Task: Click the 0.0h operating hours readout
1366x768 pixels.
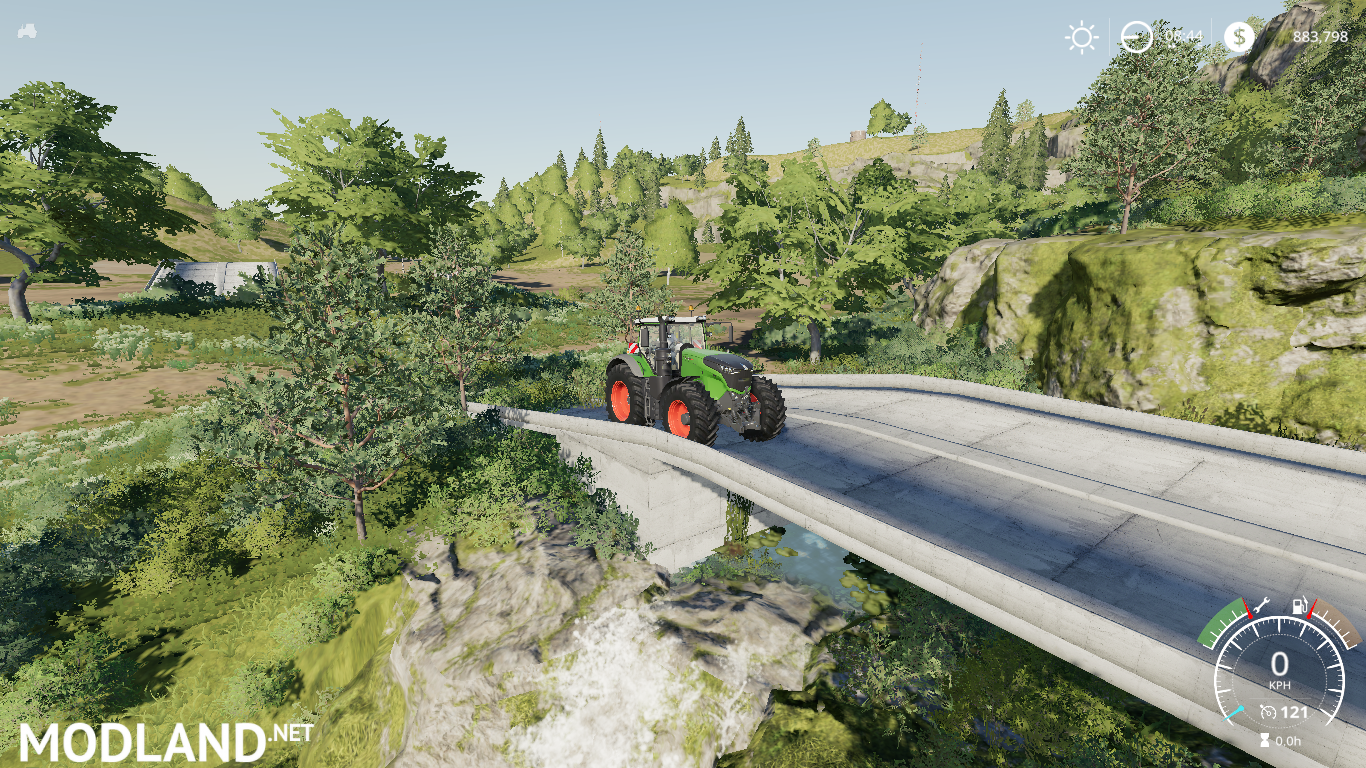Action: 1287,741
